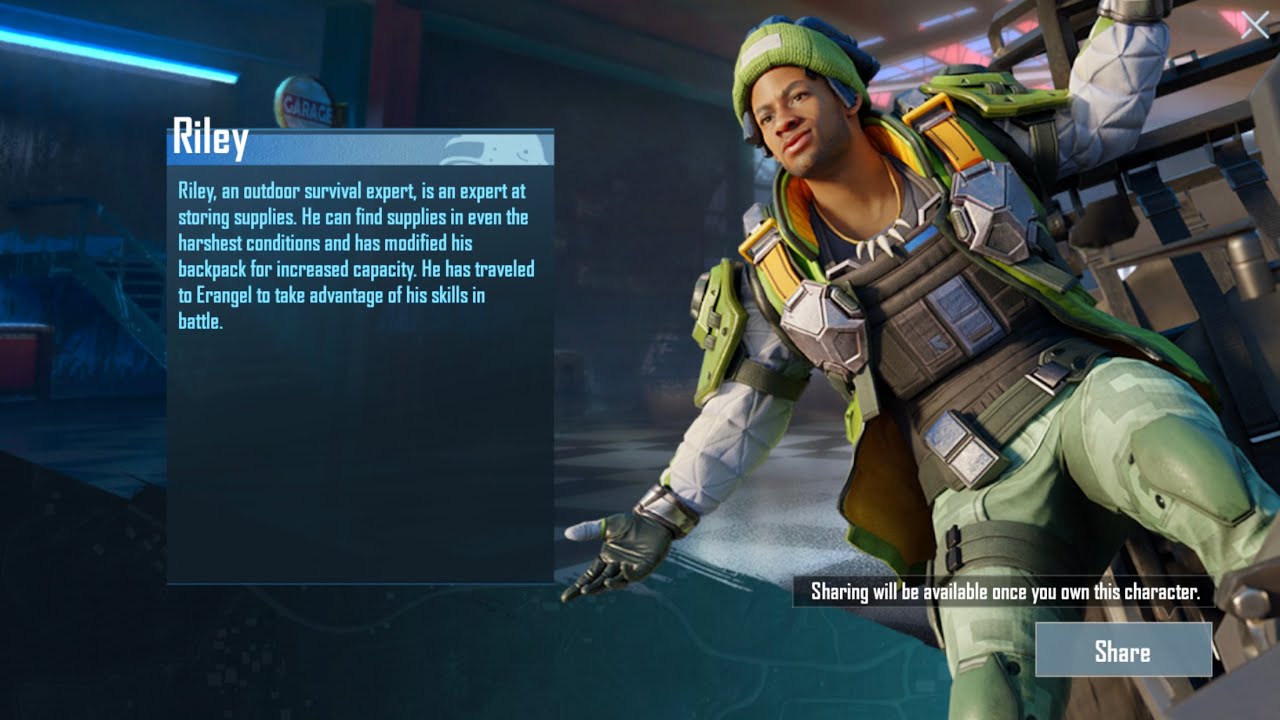The image size is (1280, 720).
Task: Close the Riley character details screen
Action: (1254, 25)
